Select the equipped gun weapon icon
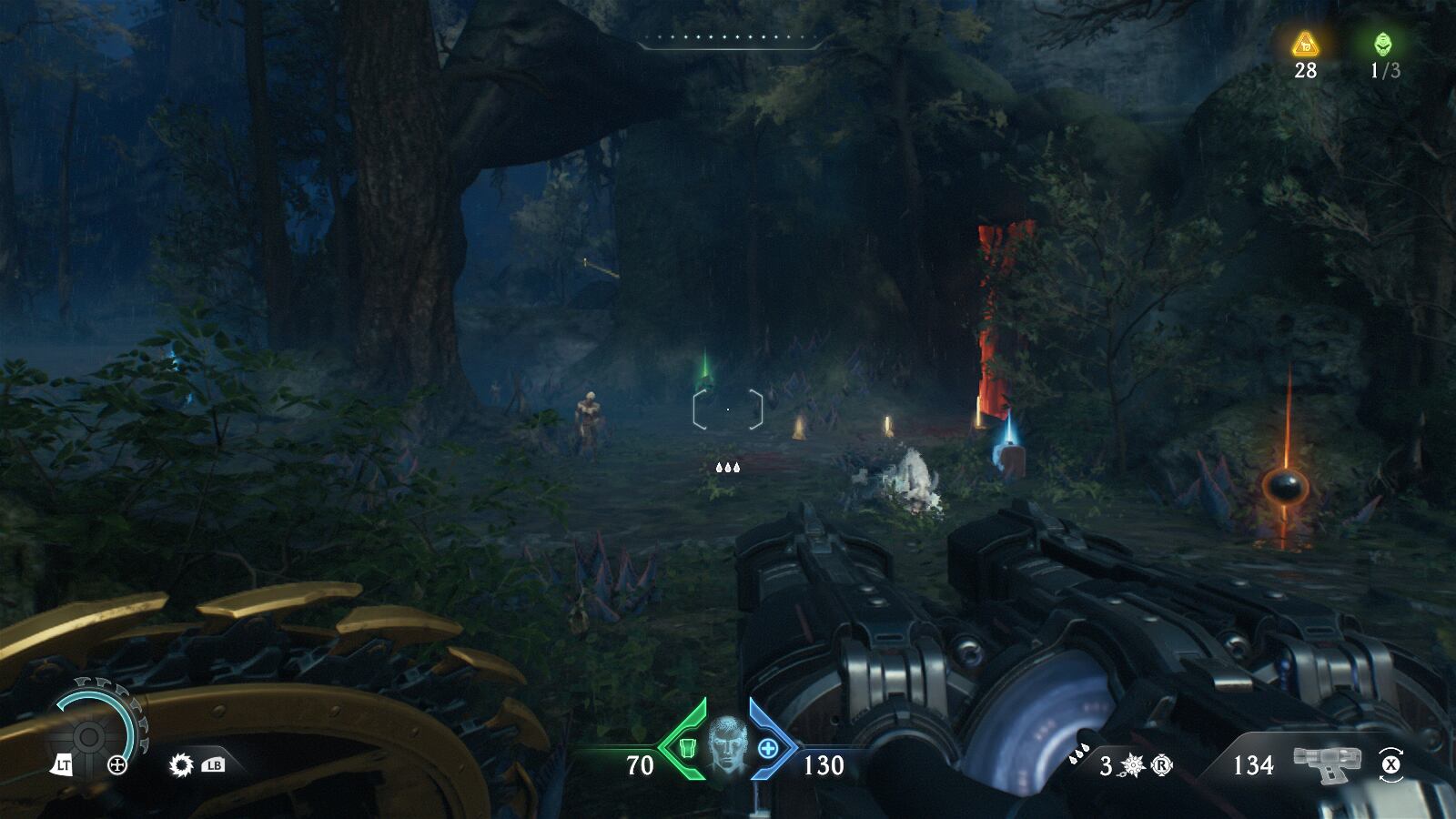The image size is (1456, 819). click(x=1326, y=764)
